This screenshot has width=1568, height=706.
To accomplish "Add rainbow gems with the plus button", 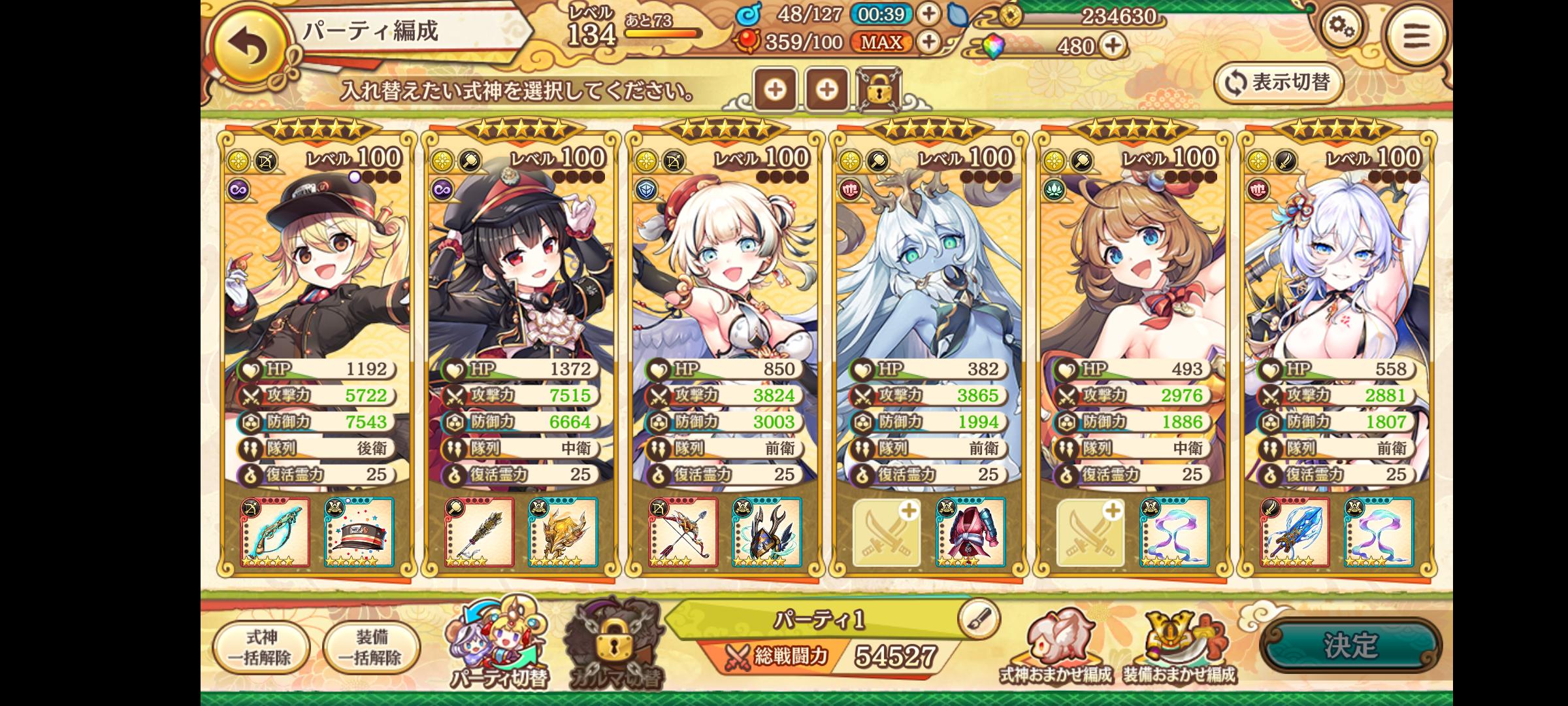I will coord(1113,45).
